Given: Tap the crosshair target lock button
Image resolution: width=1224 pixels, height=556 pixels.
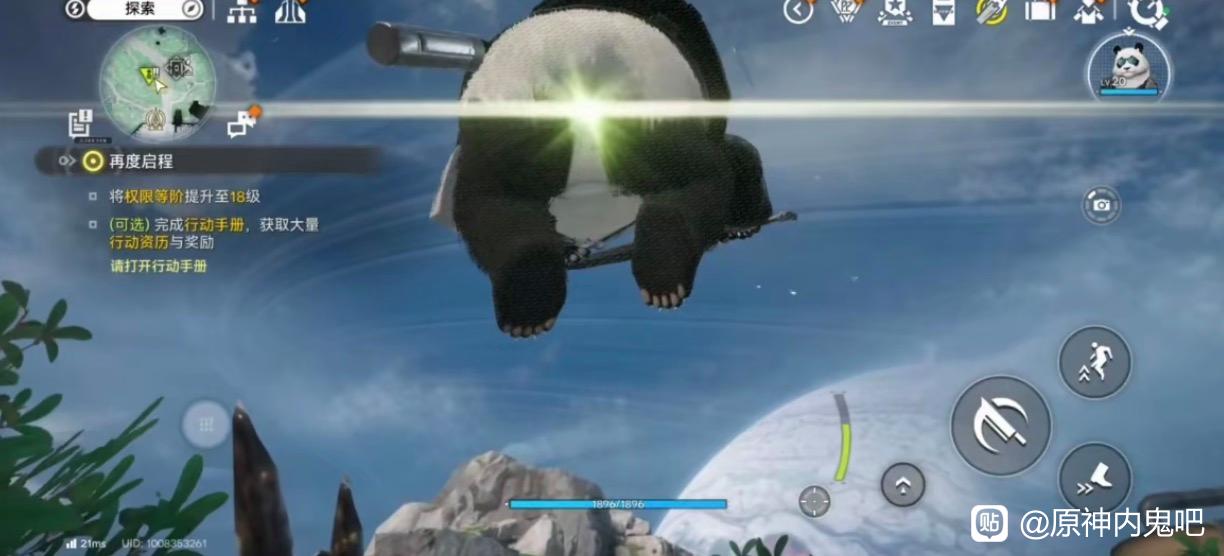Looking at the screenshot, I should point(815,501).
